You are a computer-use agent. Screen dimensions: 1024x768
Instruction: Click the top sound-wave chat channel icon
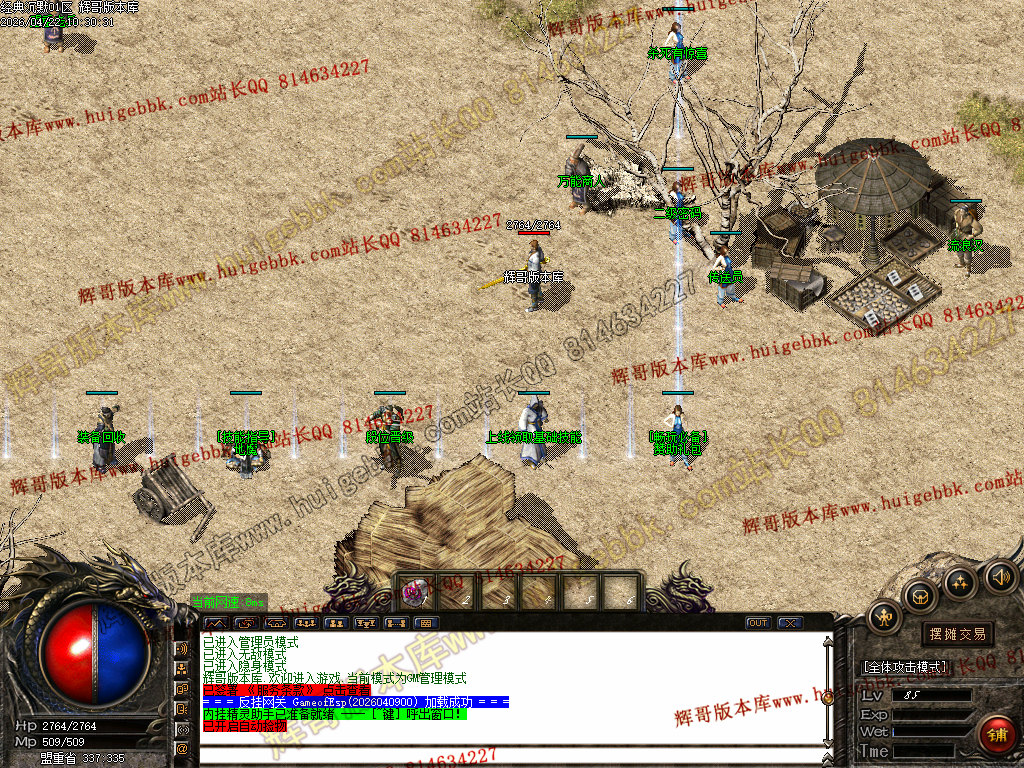[182, 648]
